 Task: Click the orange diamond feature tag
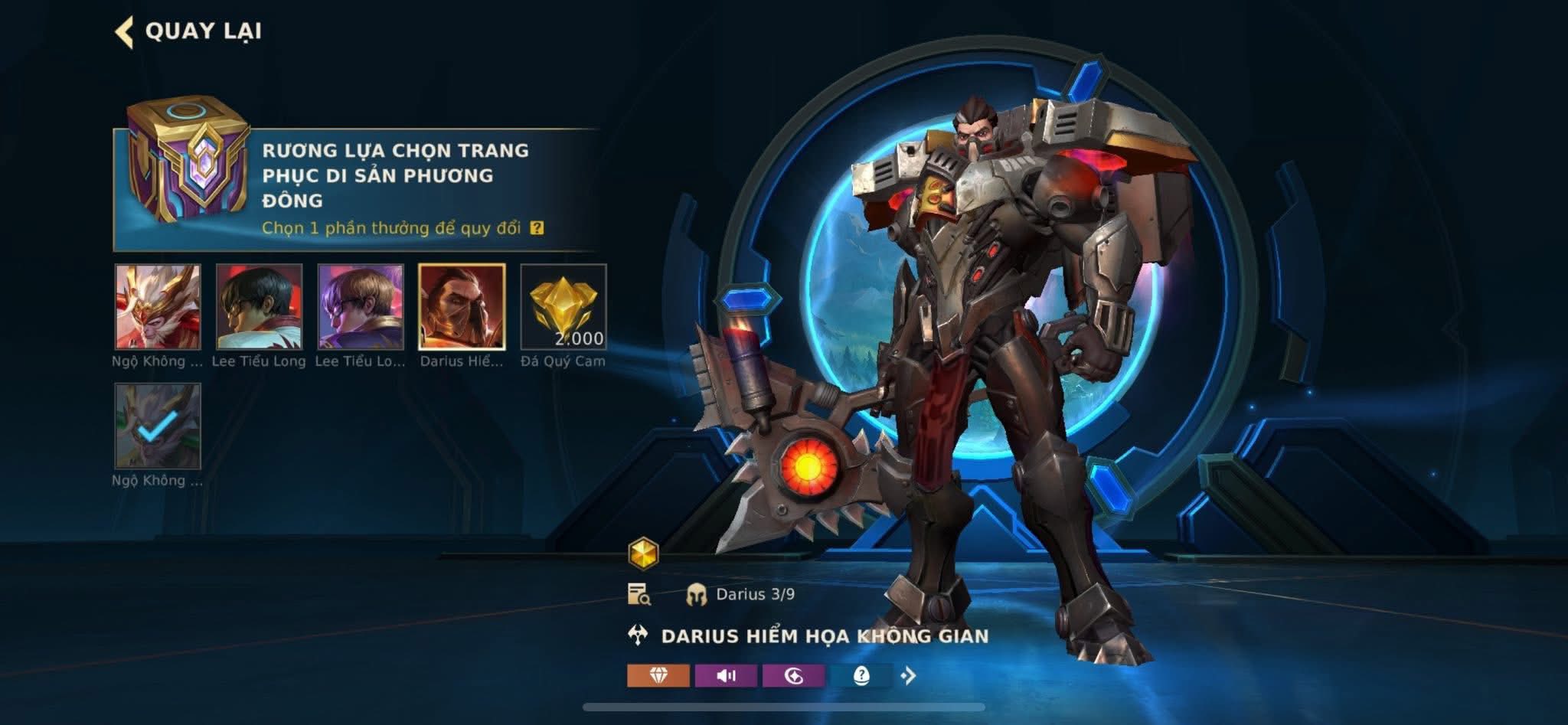click(x=658, y=675)
